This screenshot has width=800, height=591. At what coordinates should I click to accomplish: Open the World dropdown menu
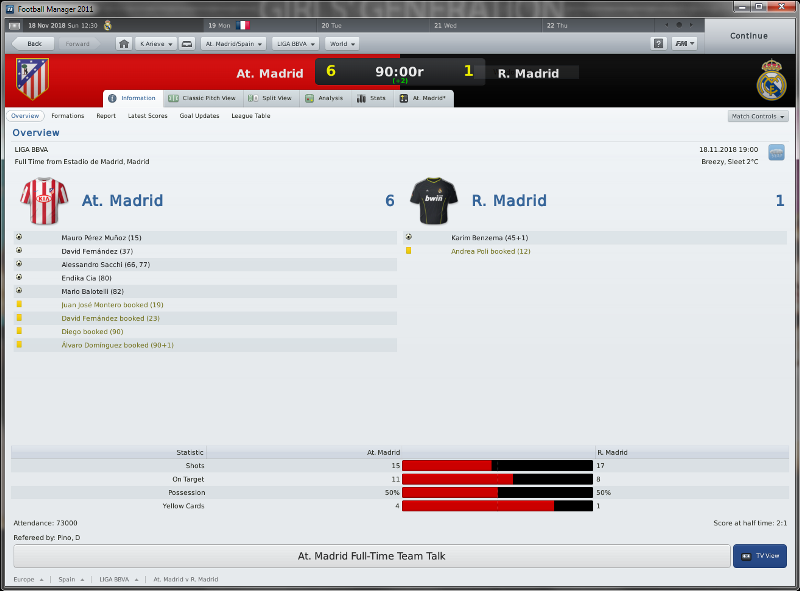(341, 44)
